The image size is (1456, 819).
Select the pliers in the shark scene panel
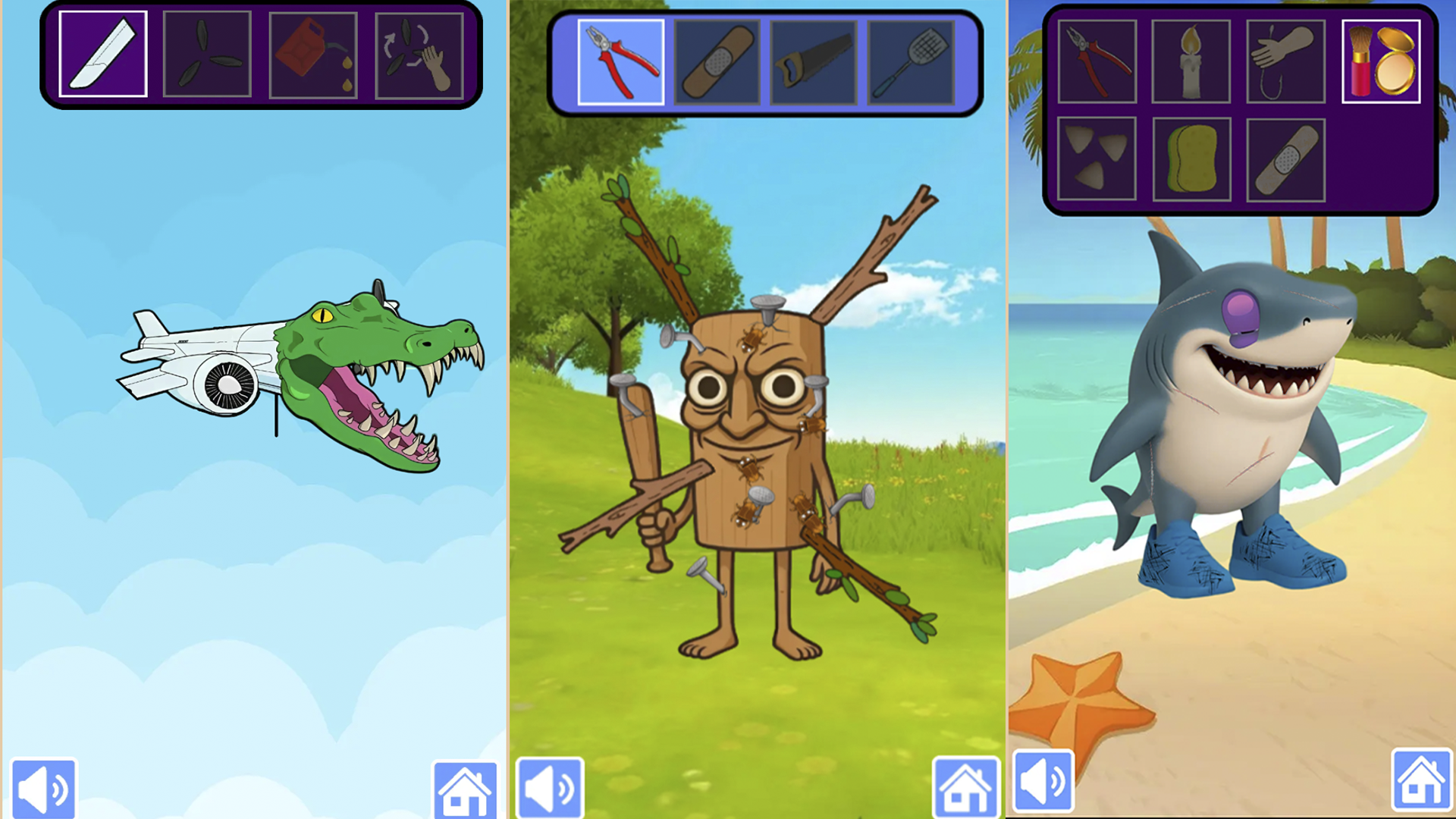1097,61
